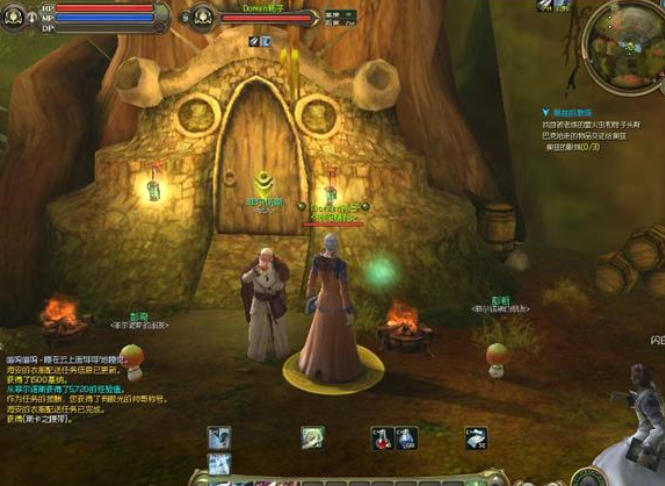This screenshot has width=665, height=486.
Task: Use the red health potion
Action: (x=381, y=438)
